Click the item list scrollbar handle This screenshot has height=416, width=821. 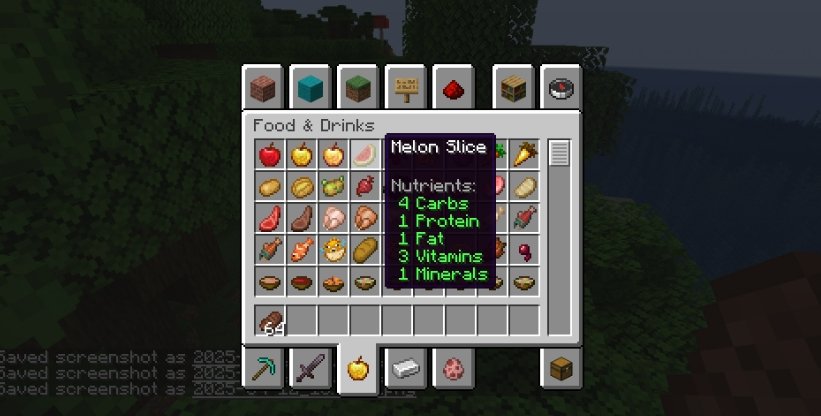tap(559, 154)
